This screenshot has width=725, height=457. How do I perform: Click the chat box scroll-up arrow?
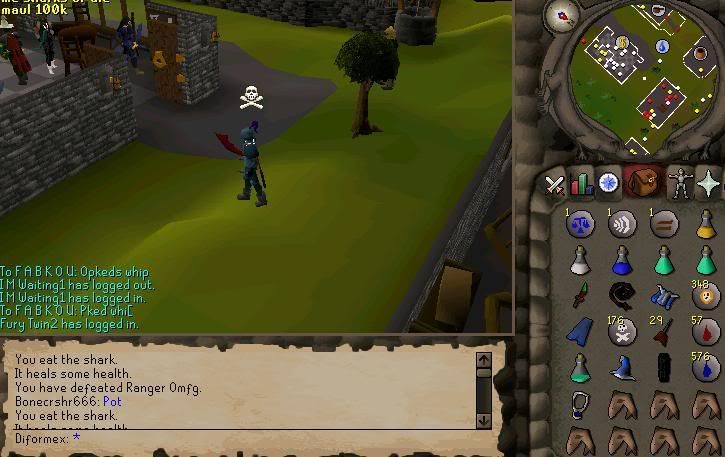(x=484, y=360)
